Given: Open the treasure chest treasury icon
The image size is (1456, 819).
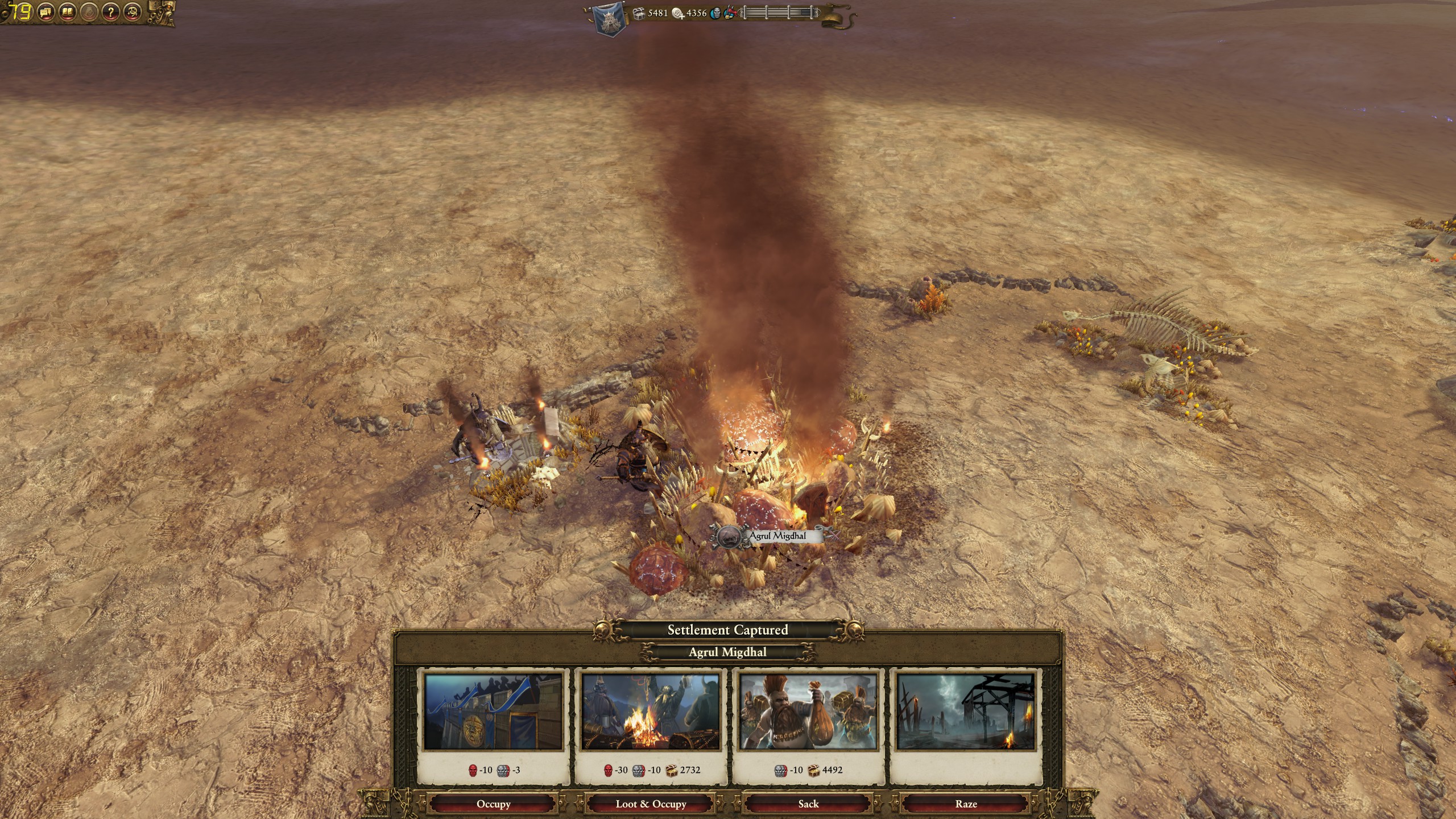Looking at the screenshot, I should coord(639,13).
